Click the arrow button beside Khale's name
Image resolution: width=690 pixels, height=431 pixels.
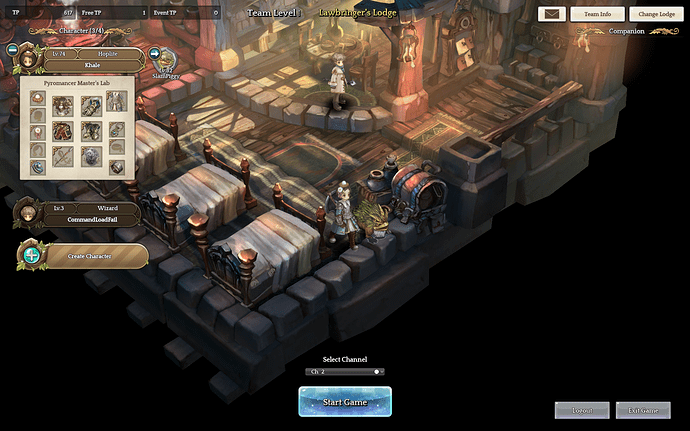[156, 54]
